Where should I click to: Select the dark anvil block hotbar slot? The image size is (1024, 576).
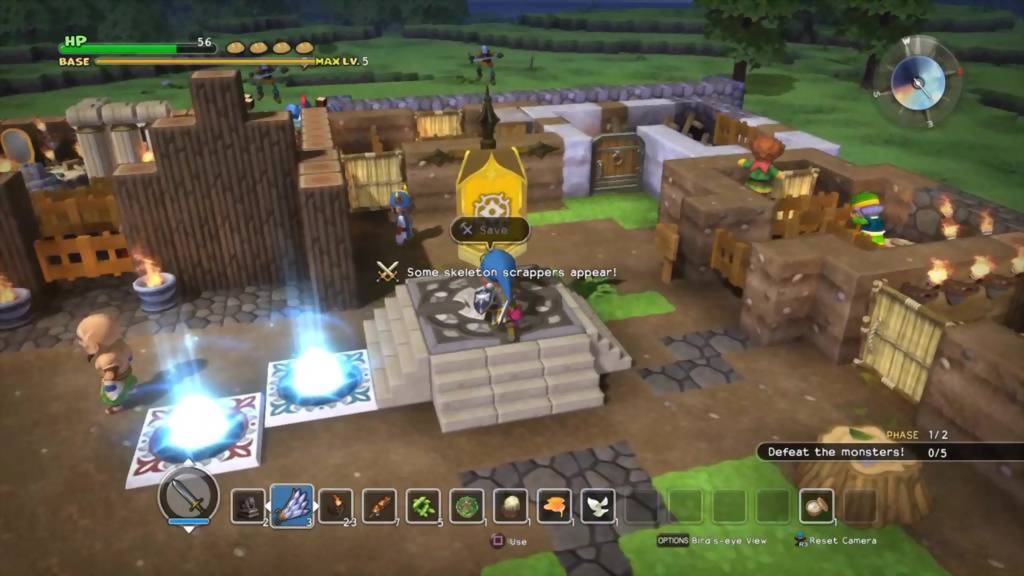coord(248,506)
